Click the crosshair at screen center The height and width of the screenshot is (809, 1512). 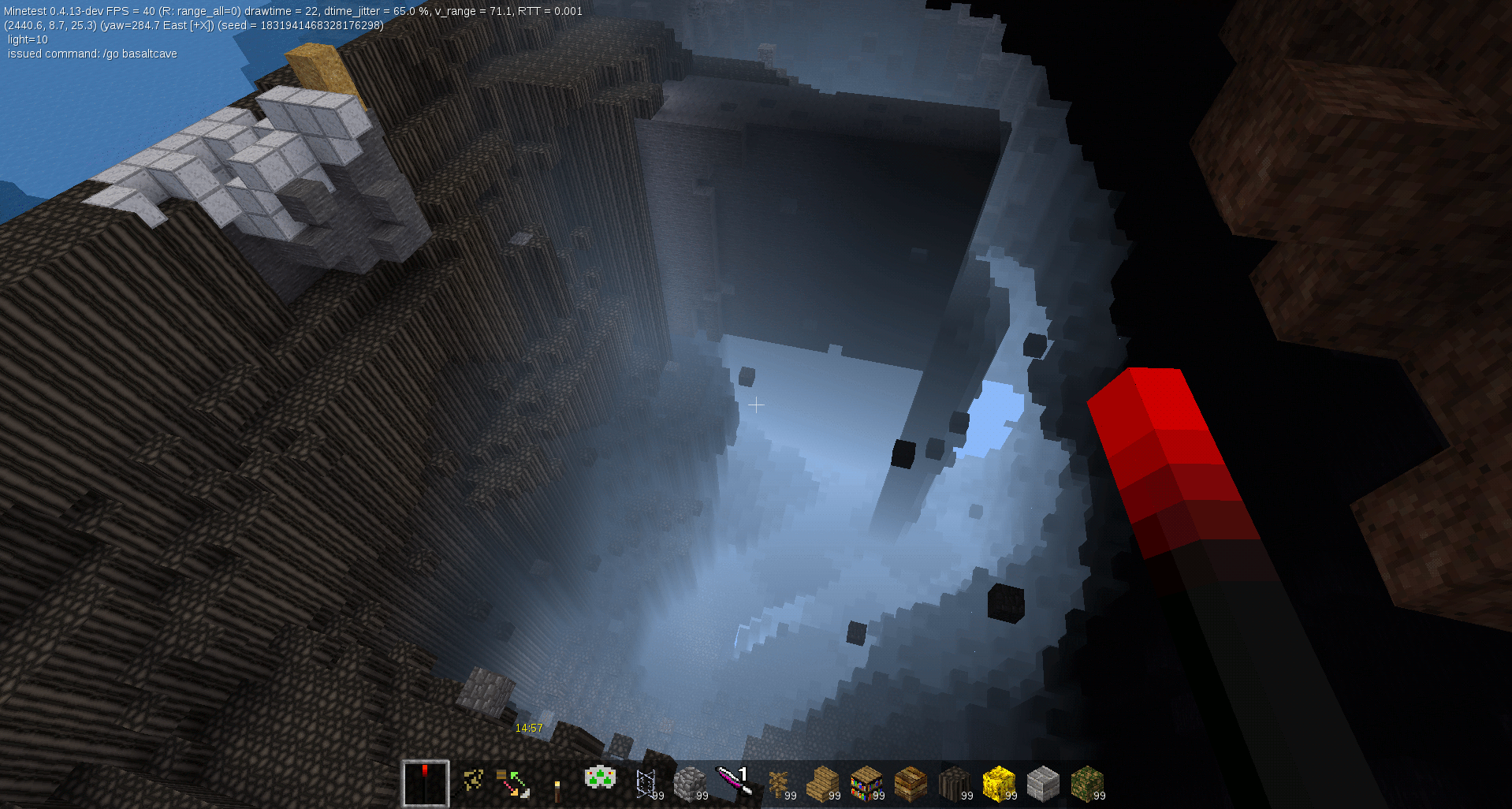click(756, 404)
